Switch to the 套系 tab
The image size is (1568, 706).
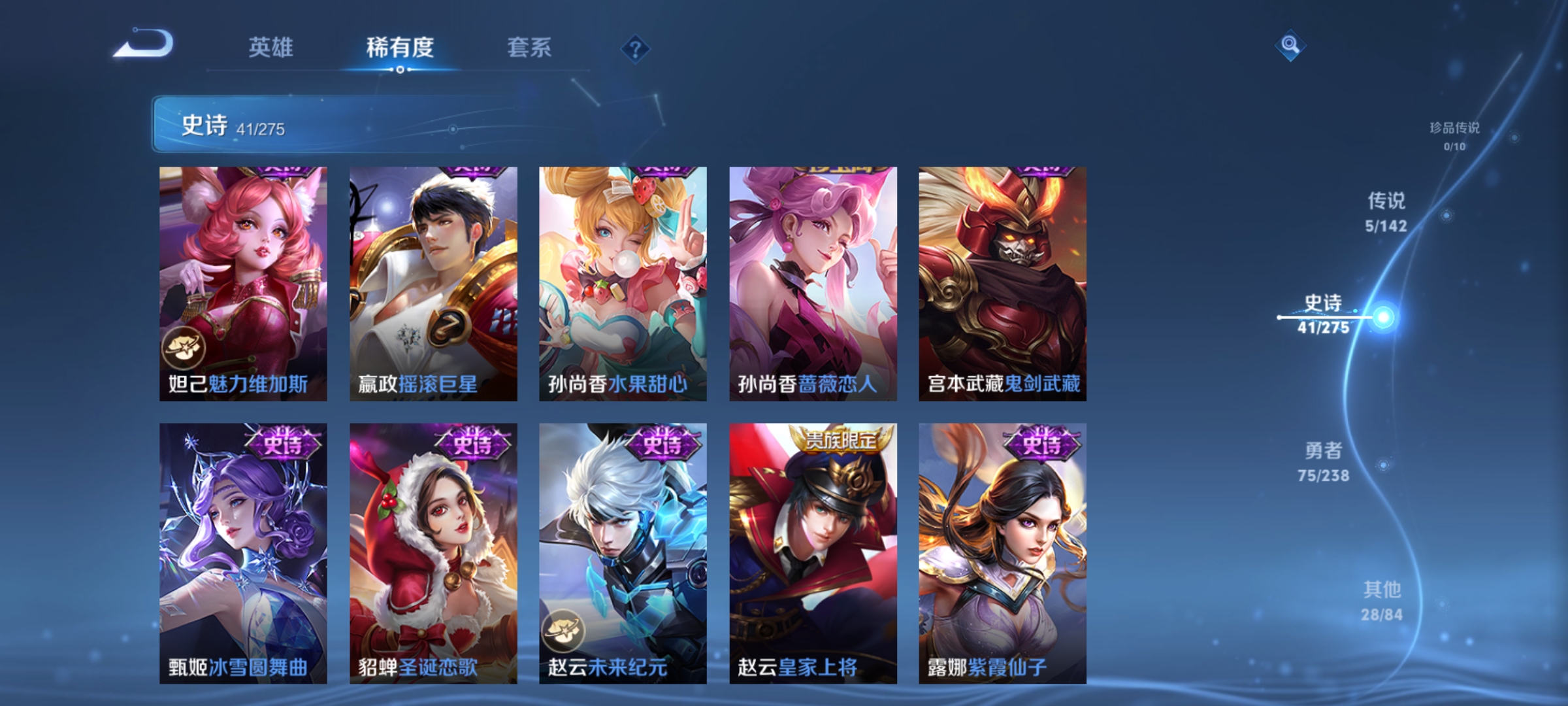[x=529, y=47]
